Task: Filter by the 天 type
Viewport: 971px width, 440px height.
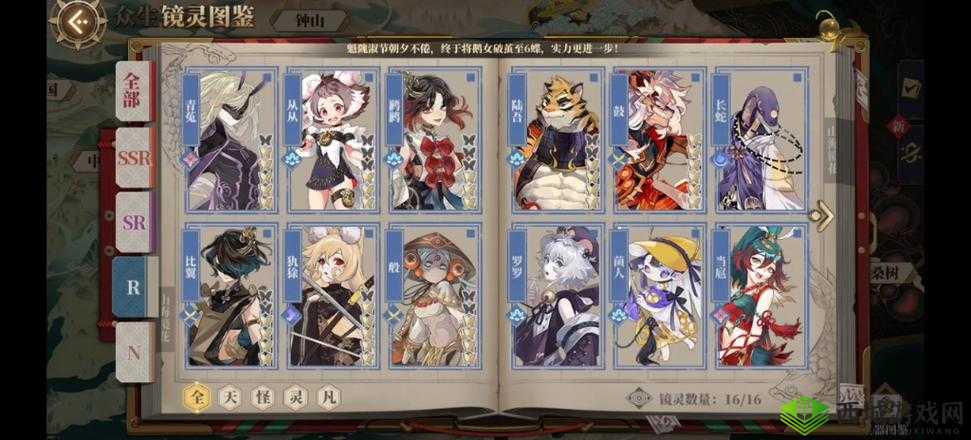Action: click(230, 398)
